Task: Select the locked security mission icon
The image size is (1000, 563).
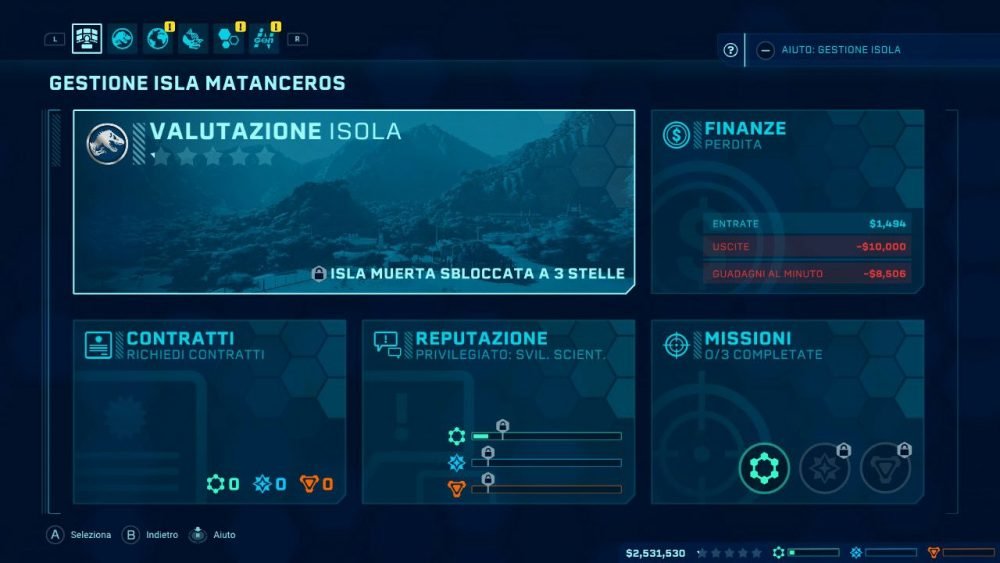Action: [x=885, y=467]
